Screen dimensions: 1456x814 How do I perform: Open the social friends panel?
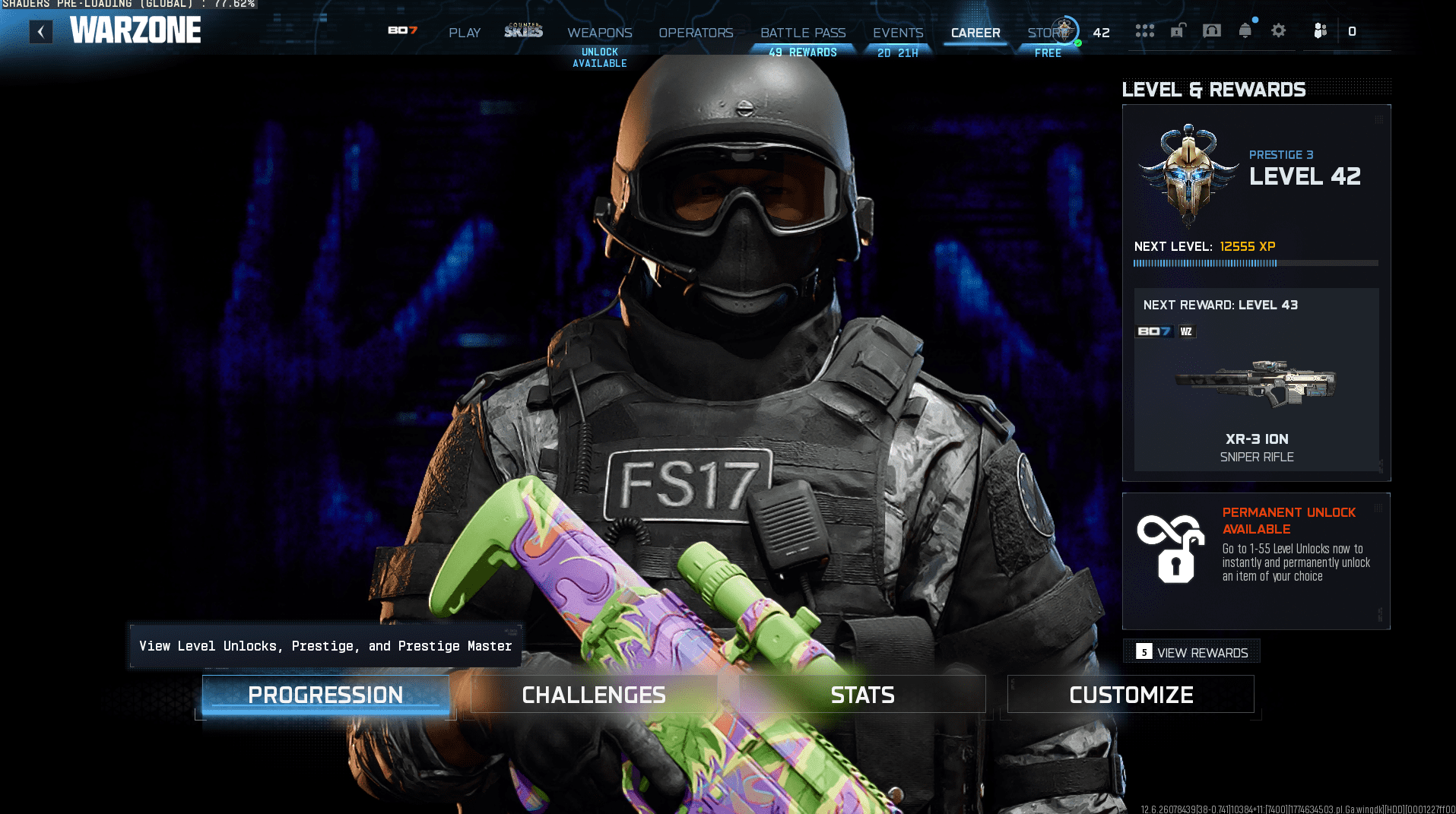click(1320, 30)
